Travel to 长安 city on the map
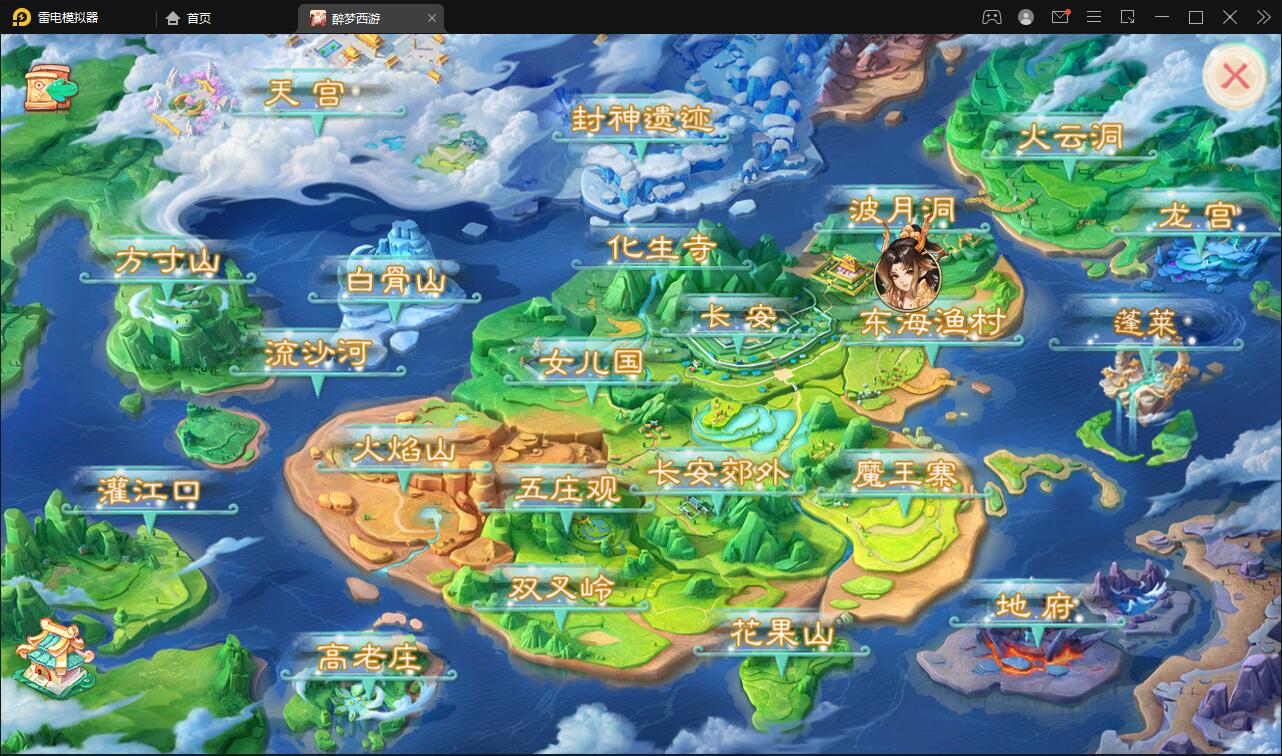This screenshot has width=1282, height=756. pos(738,318)
